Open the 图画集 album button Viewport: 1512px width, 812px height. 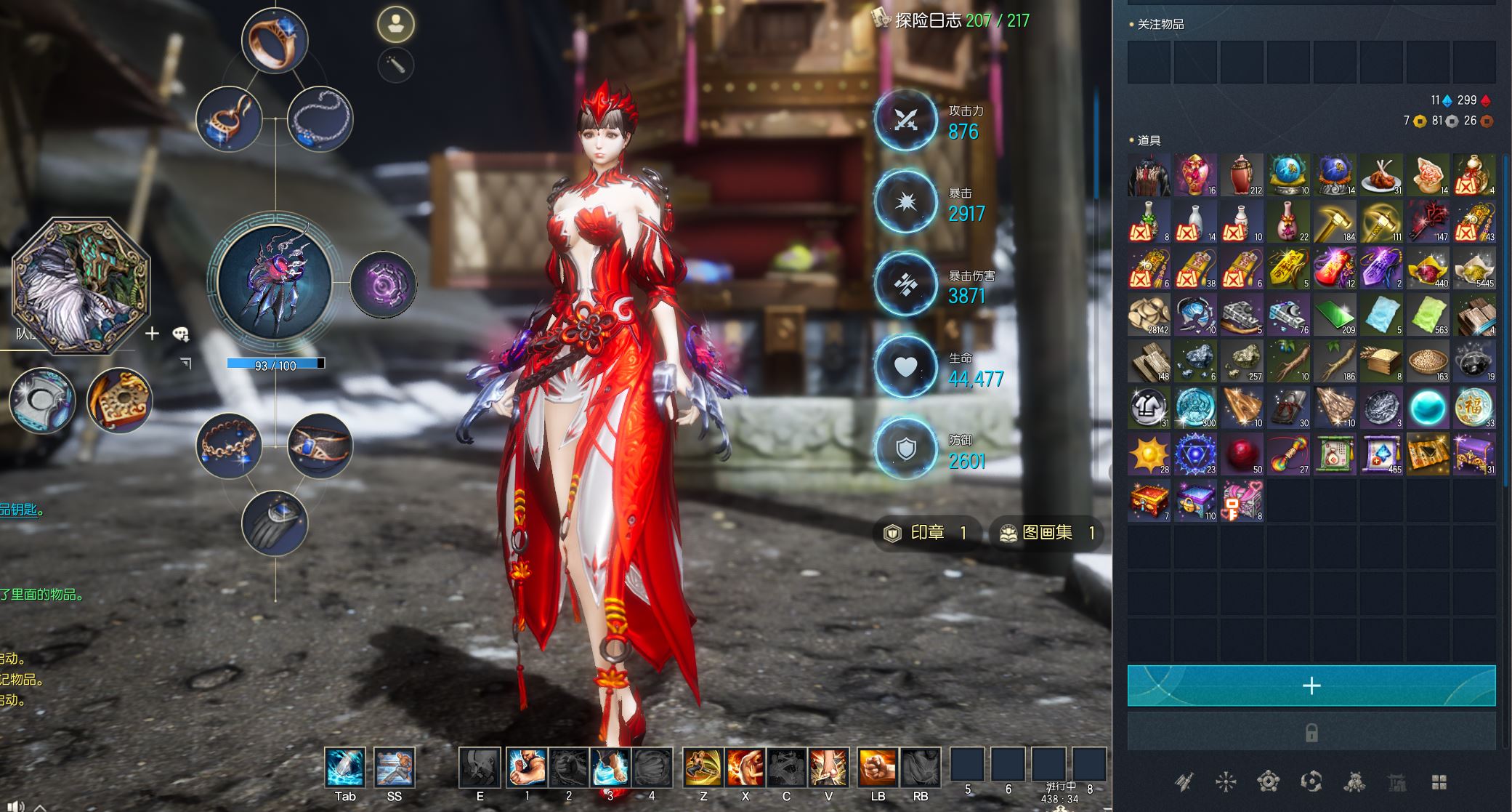tap(1046, 533)
